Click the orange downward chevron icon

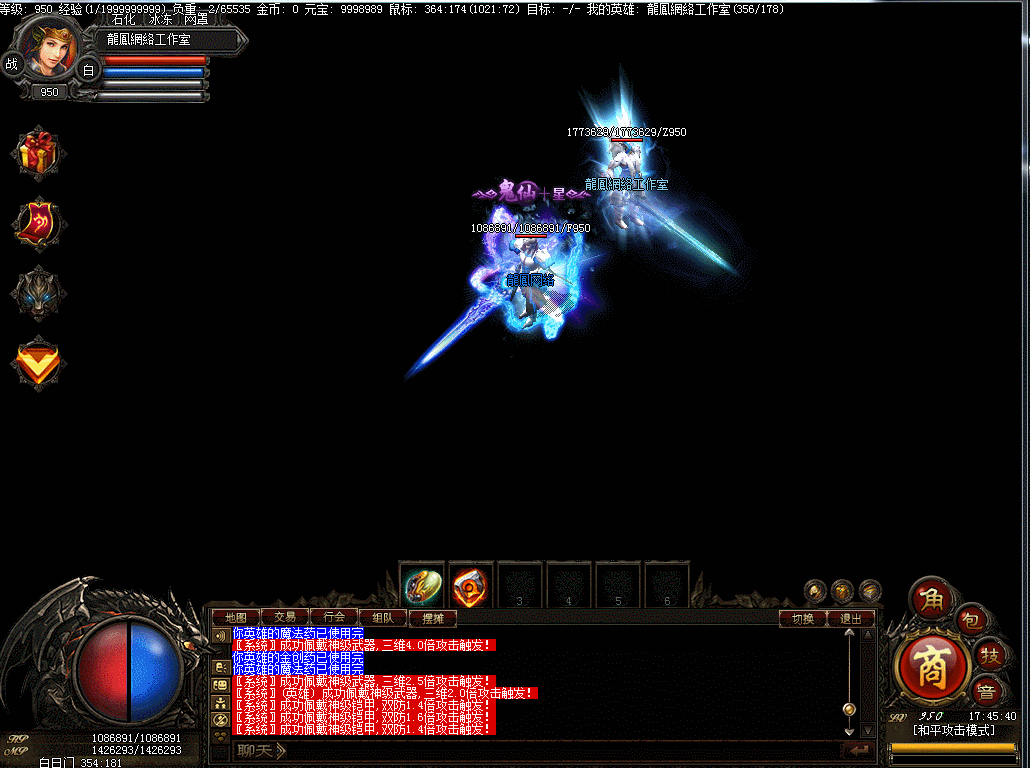pyautogui.click(x=39, y=362)
